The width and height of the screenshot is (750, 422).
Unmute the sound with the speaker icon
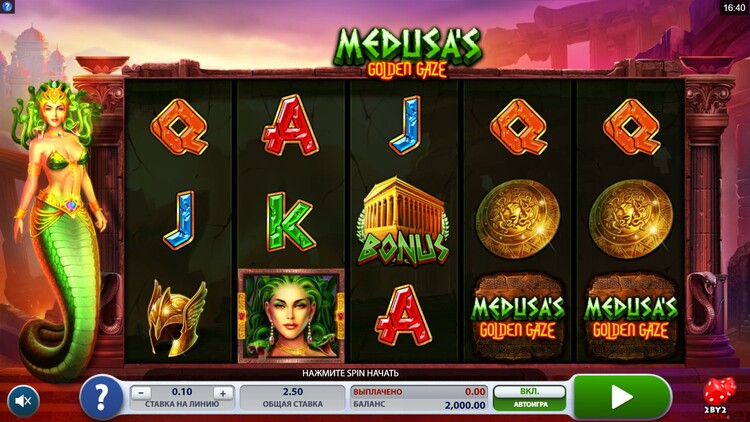24,401
